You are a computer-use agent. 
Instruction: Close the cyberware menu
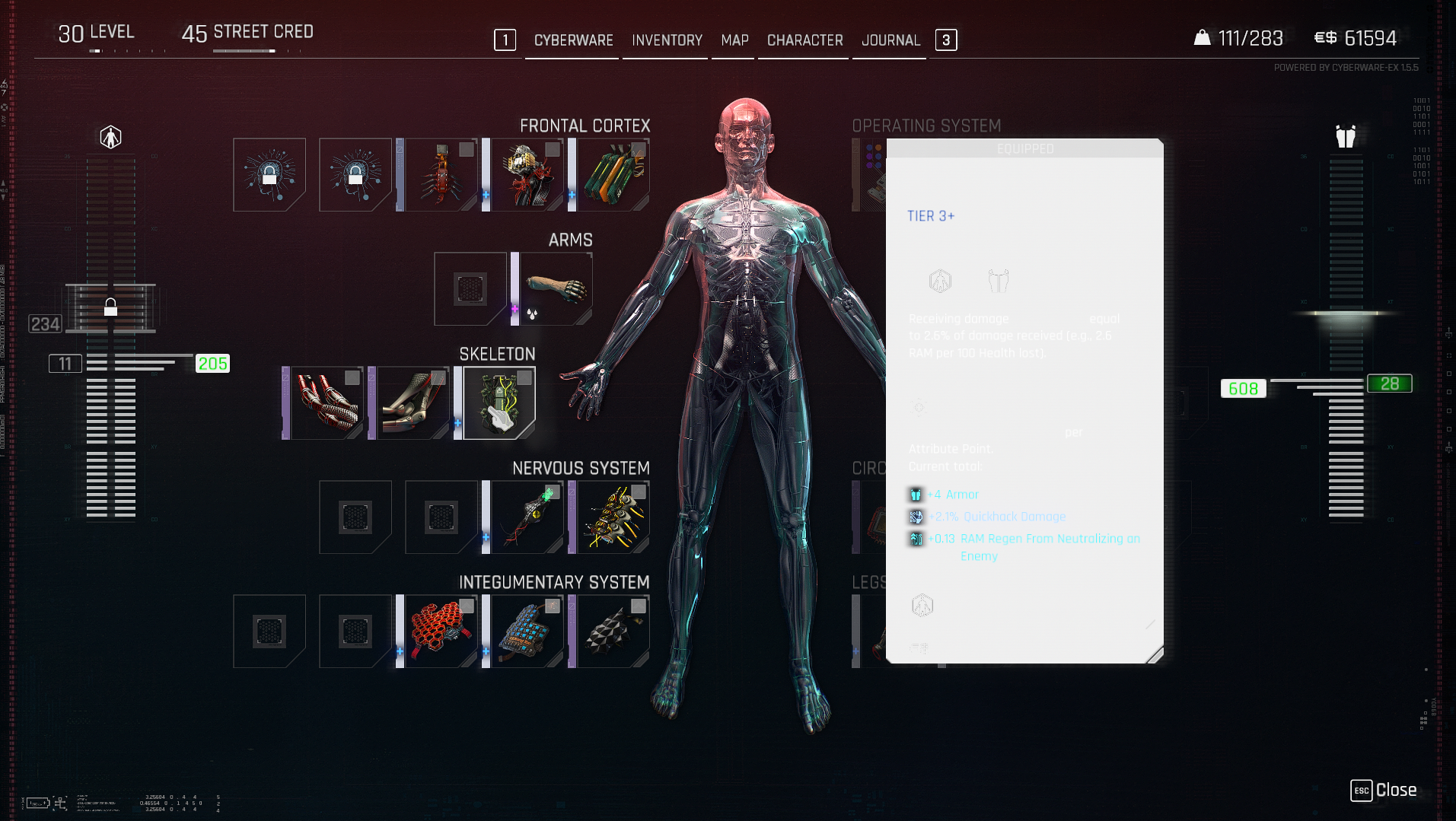tap(1384, 790)
